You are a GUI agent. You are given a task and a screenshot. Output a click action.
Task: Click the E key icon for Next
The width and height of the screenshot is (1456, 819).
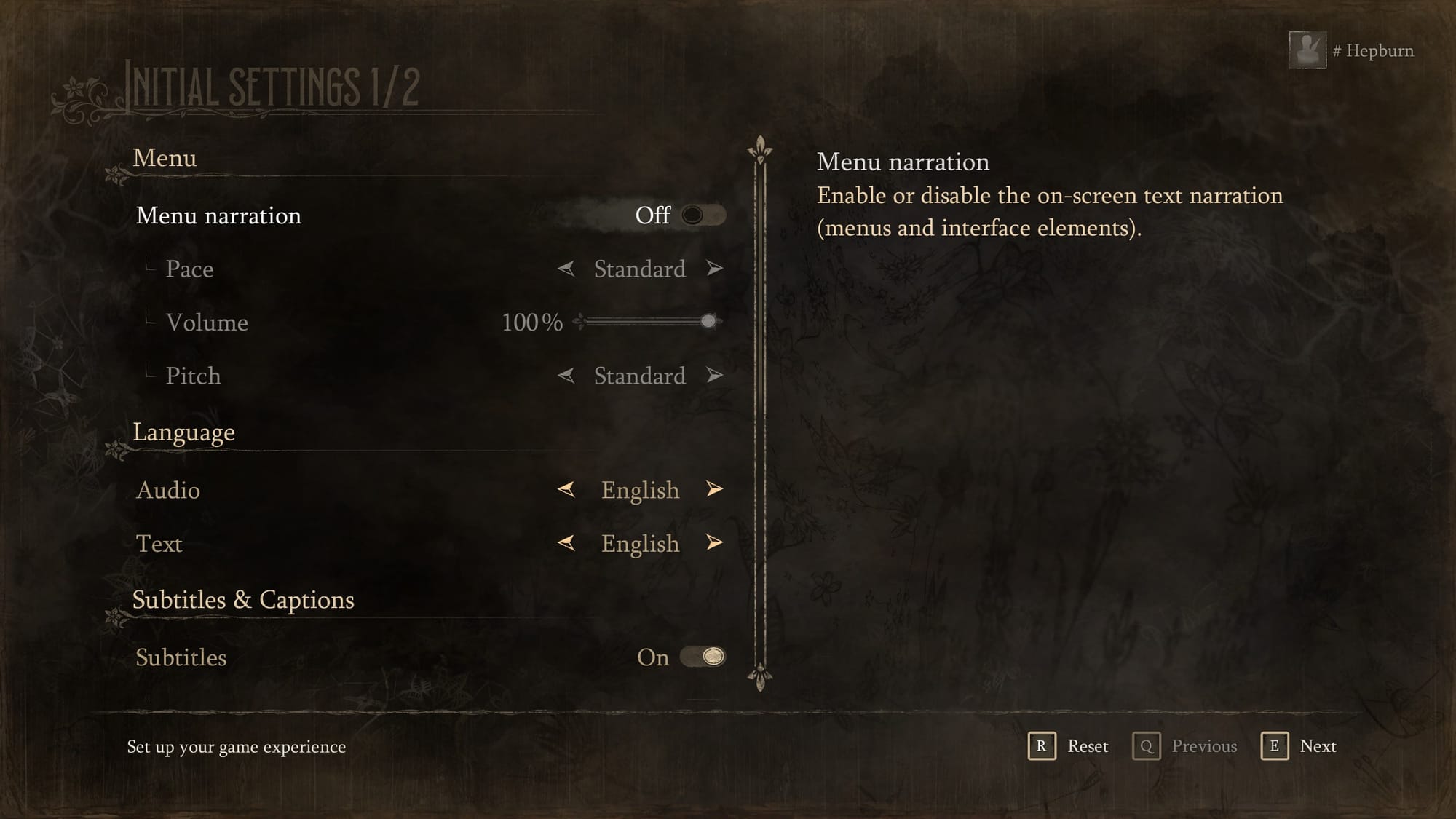[x=1275, y=746]
